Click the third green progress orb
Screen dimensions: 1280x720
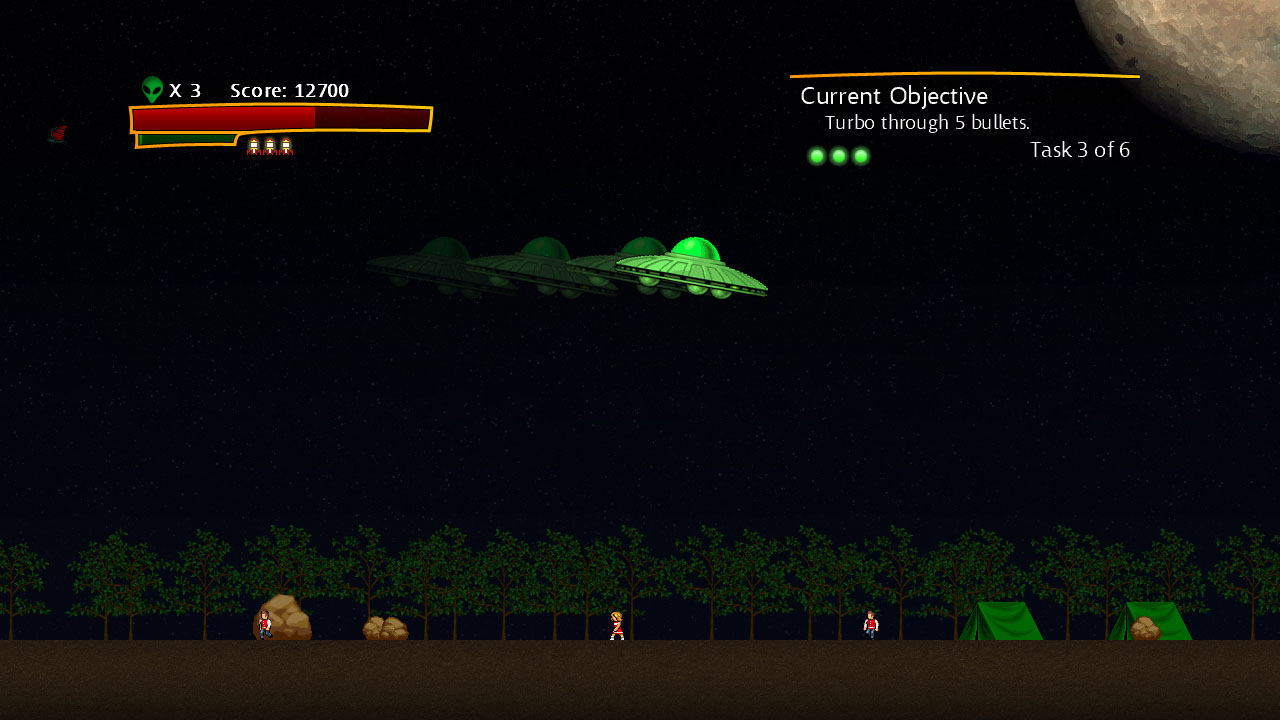click(x=860, y=156)
